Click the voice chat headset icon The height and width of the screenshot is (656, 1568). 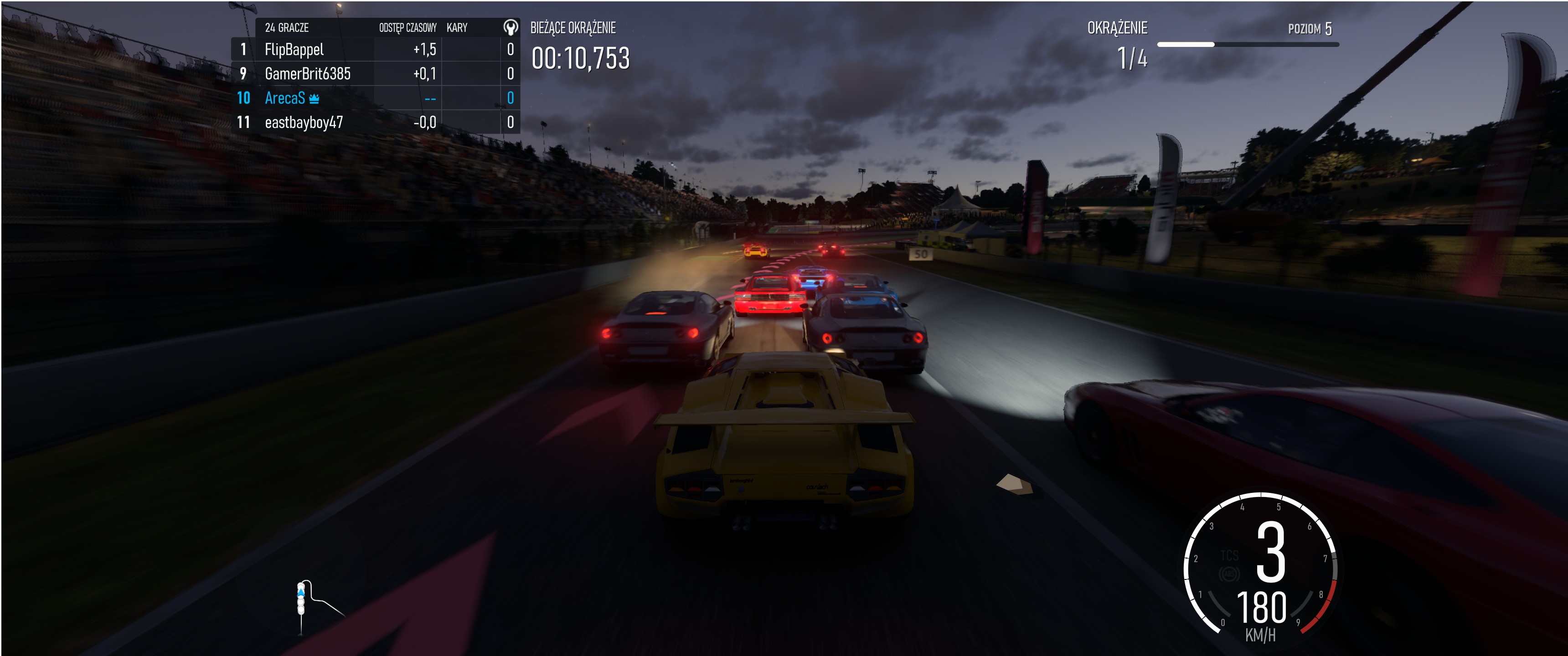coord(510,27)
